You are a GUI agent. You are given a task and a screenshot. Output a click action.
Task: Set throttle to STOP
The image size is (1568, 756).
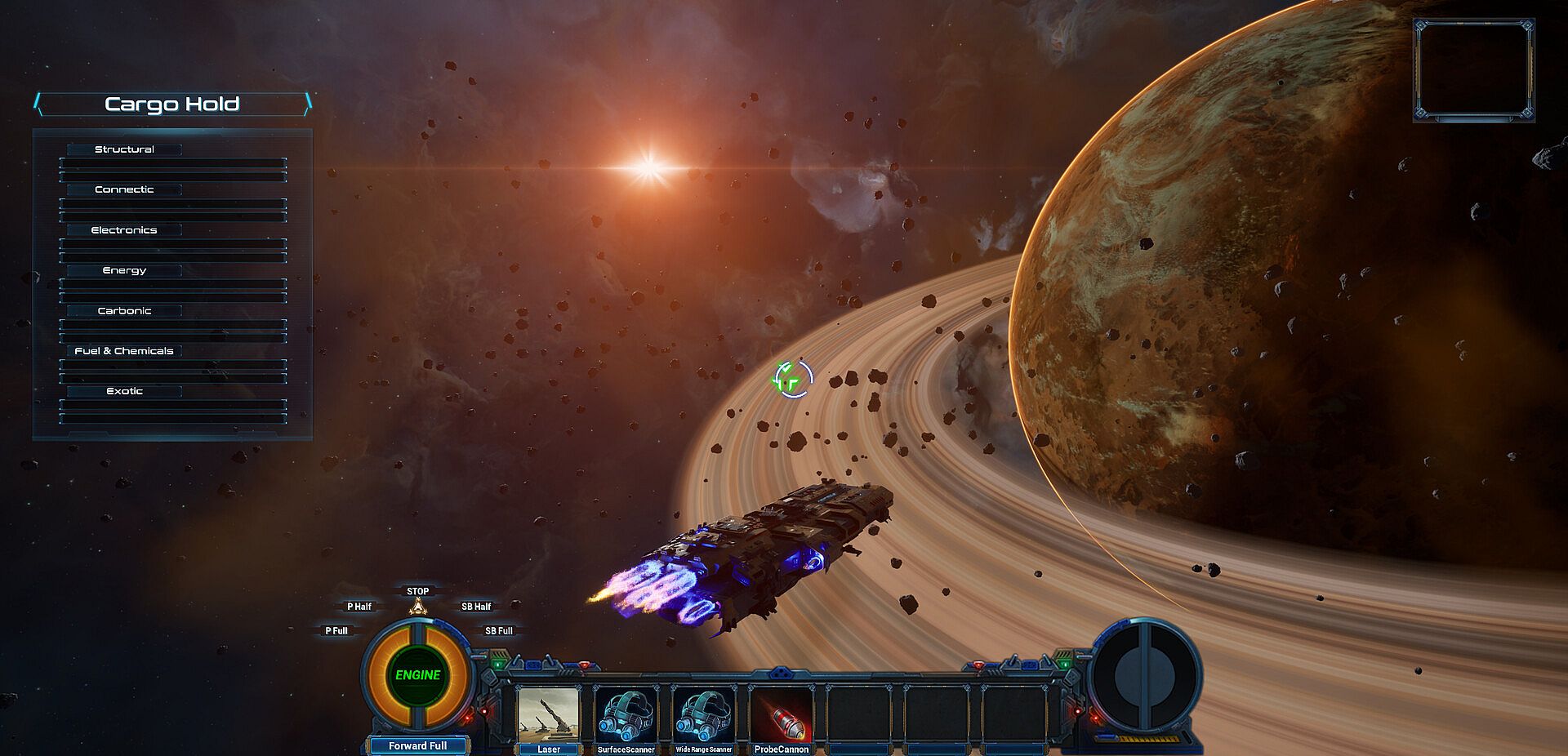pos(417,591)
